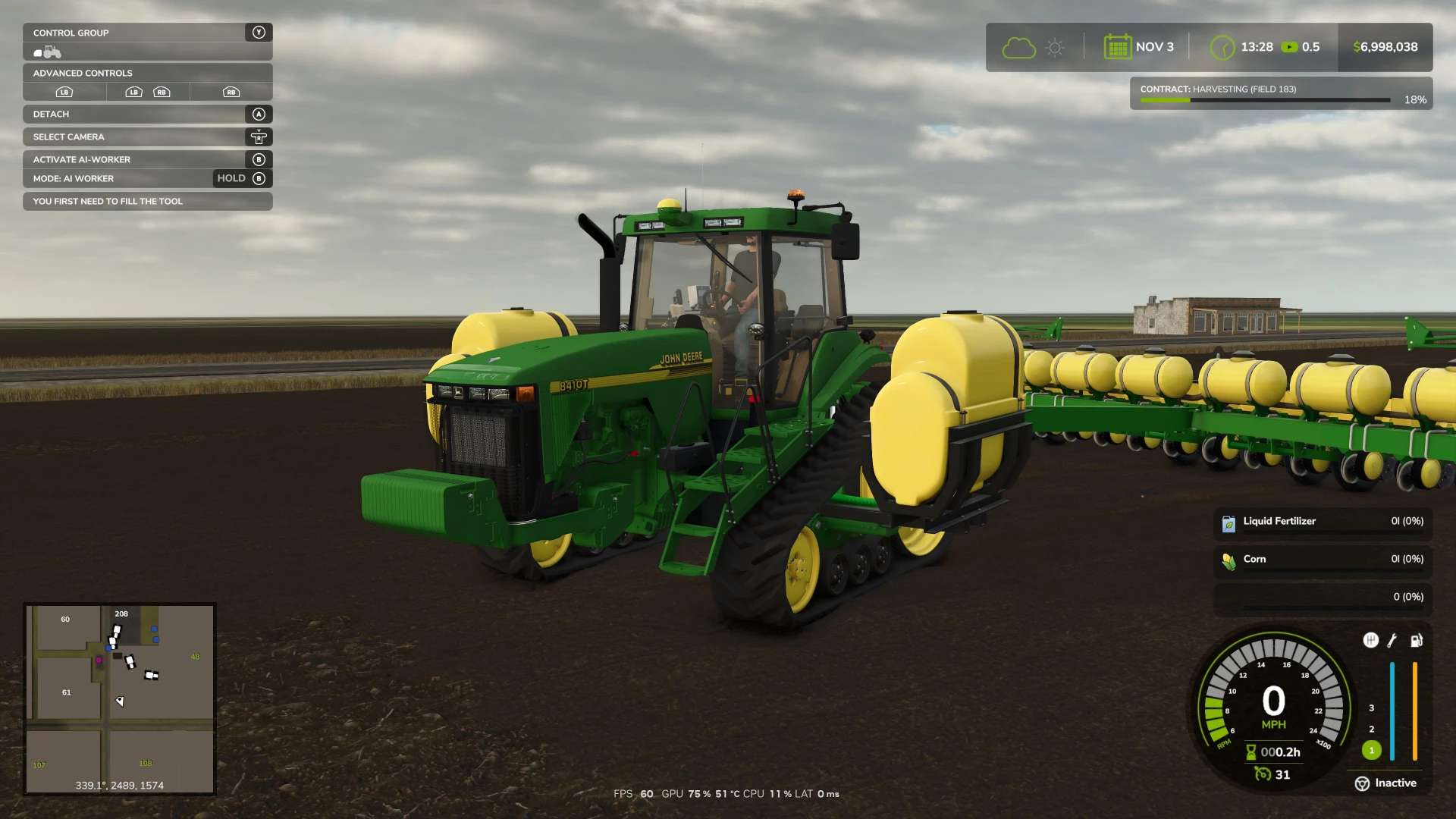Click the money display showing $6,998,038
1456x819 pixels.
pyautogui.click(x=1385, y=47)
